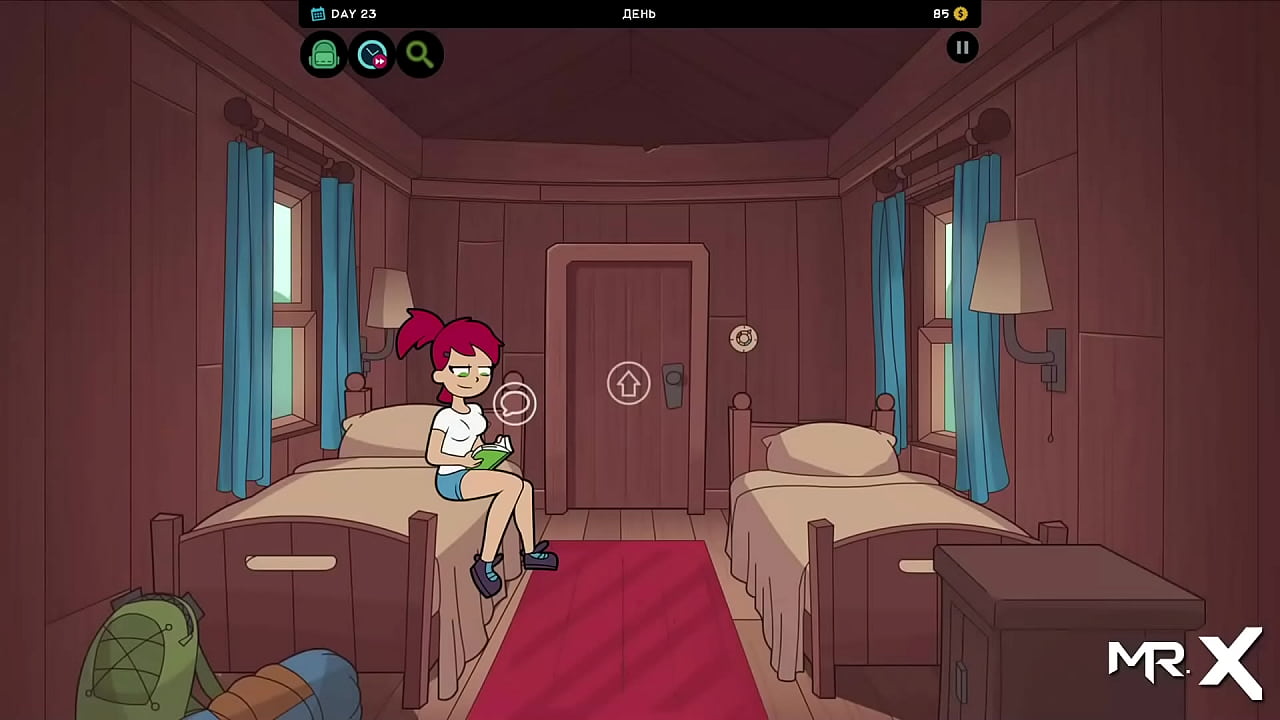Talk using the speech bubble icon
Image resolution: width=1280 pixels, height=720 pixels.
pyautogui.click(x=515, y=403)
